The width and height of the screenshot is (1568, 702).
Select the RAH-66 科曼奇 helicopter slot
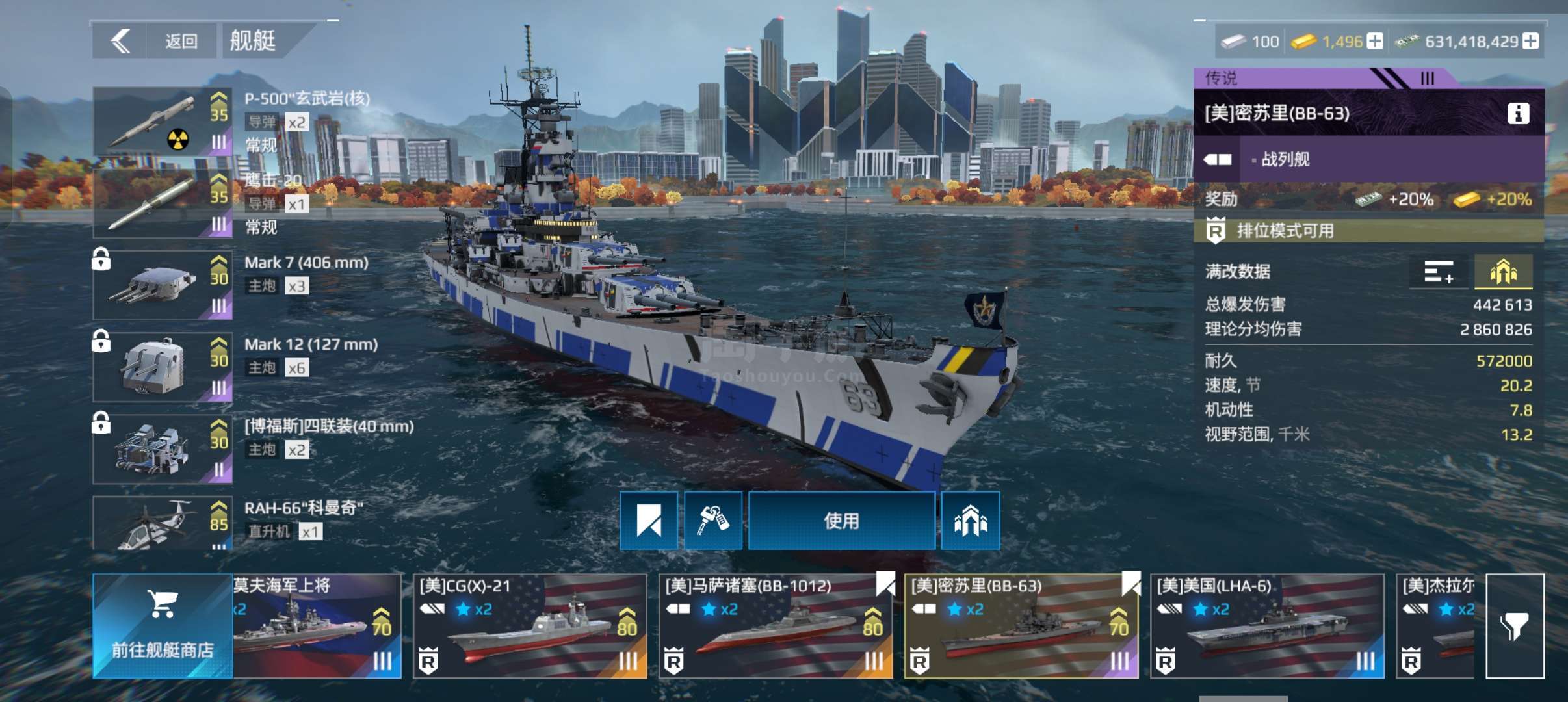[163, 524]
